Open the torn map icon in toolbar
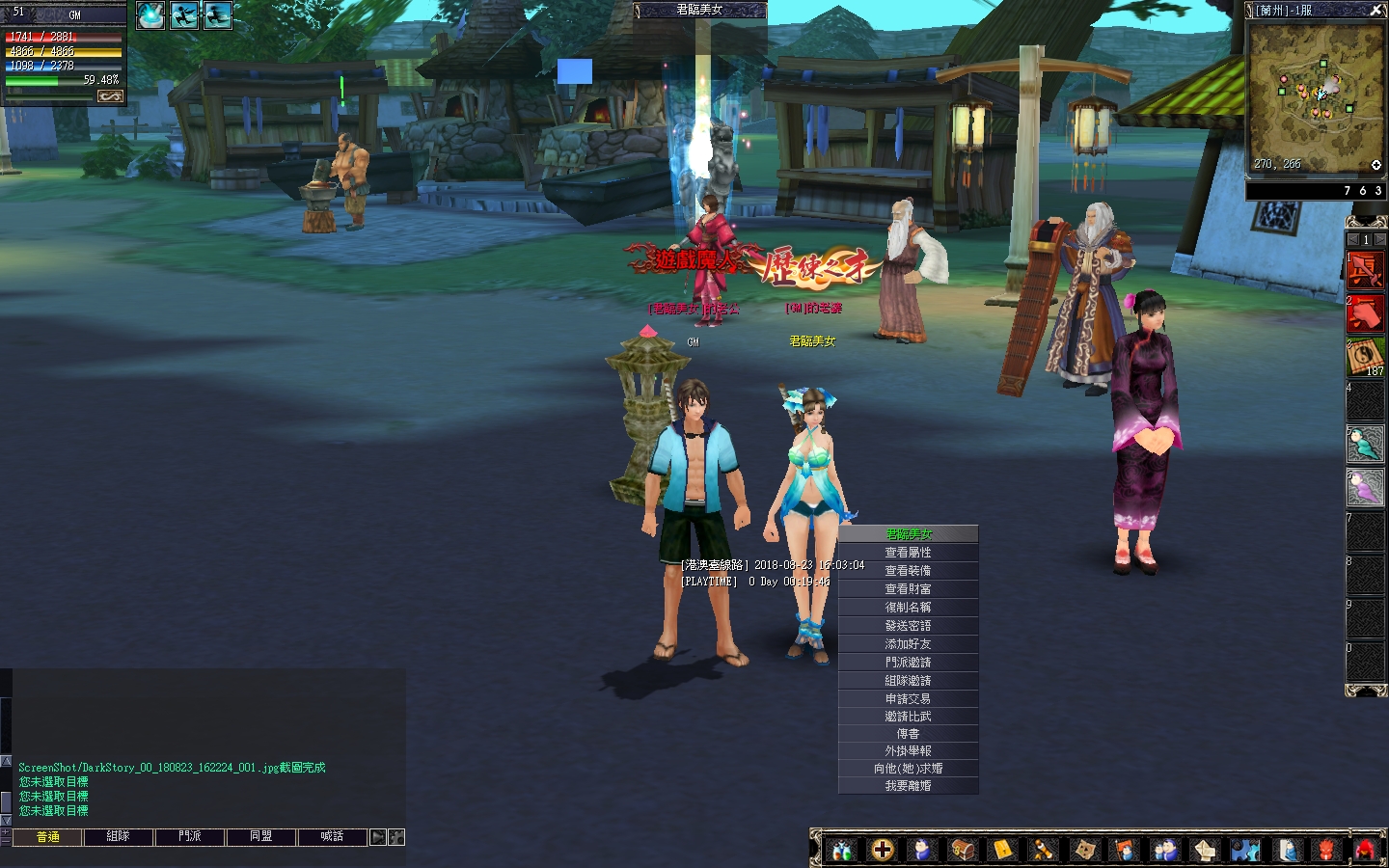The width and height of the screenshot is (1389, 868). [x=1085, y=850]
